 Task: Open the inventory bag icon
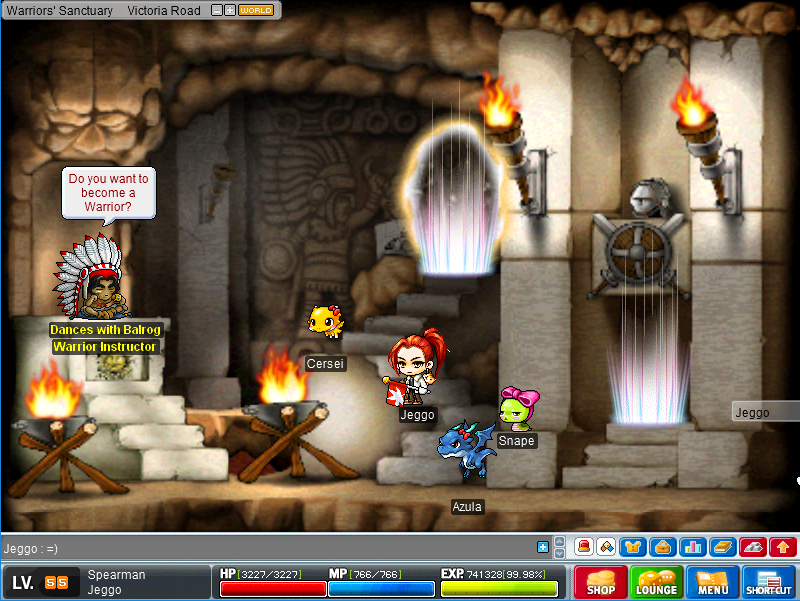click(x=661, y=547)
